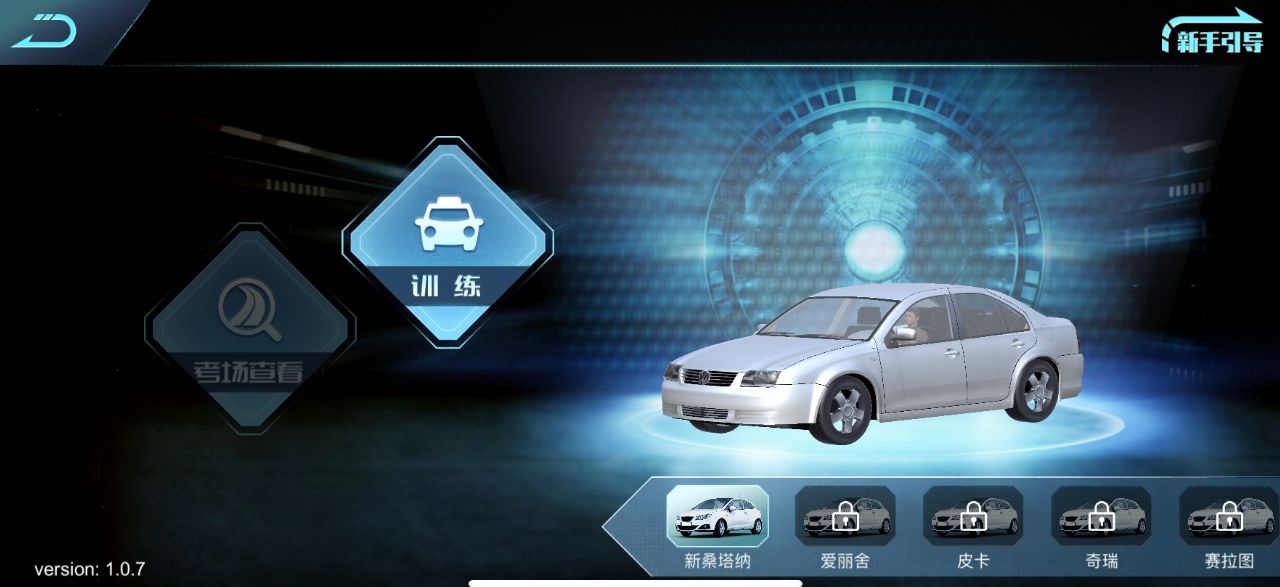
Task: Select the 新桑塔纳 car thumbnail
Action: pyautogui.click(x=717, y=516)
